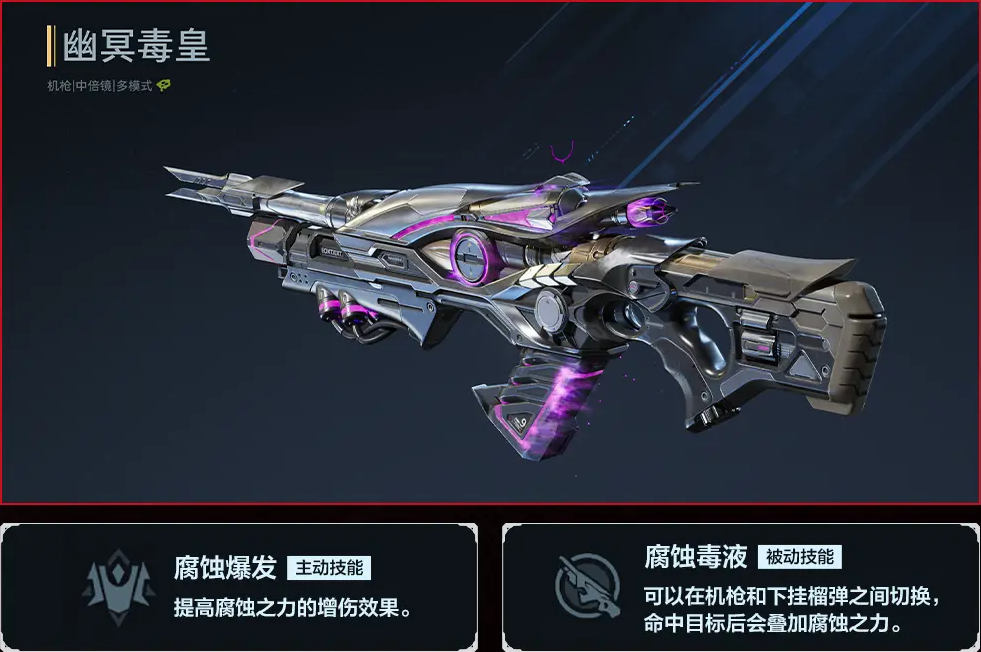Select the 腐蚀爆发 active skill icon
981x652 pixels.
coord(119,585)
